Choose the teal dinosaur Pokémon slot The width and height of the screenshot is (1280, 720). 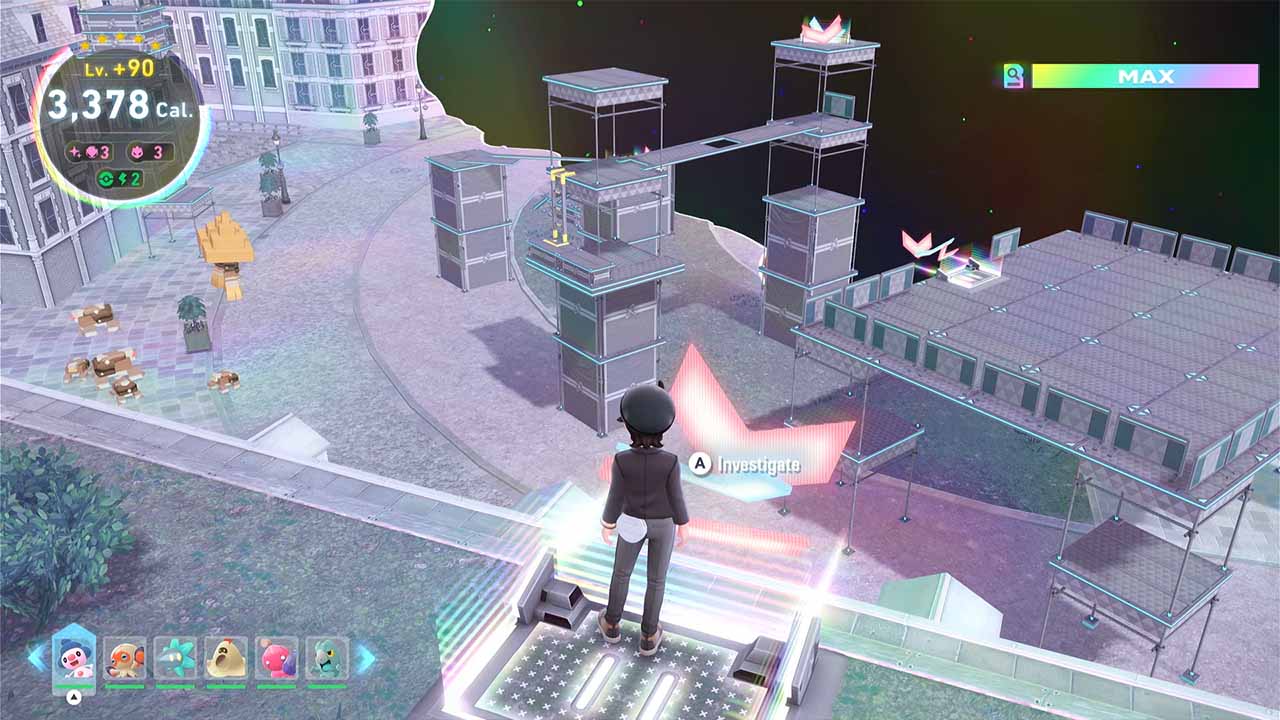[327, 657]
